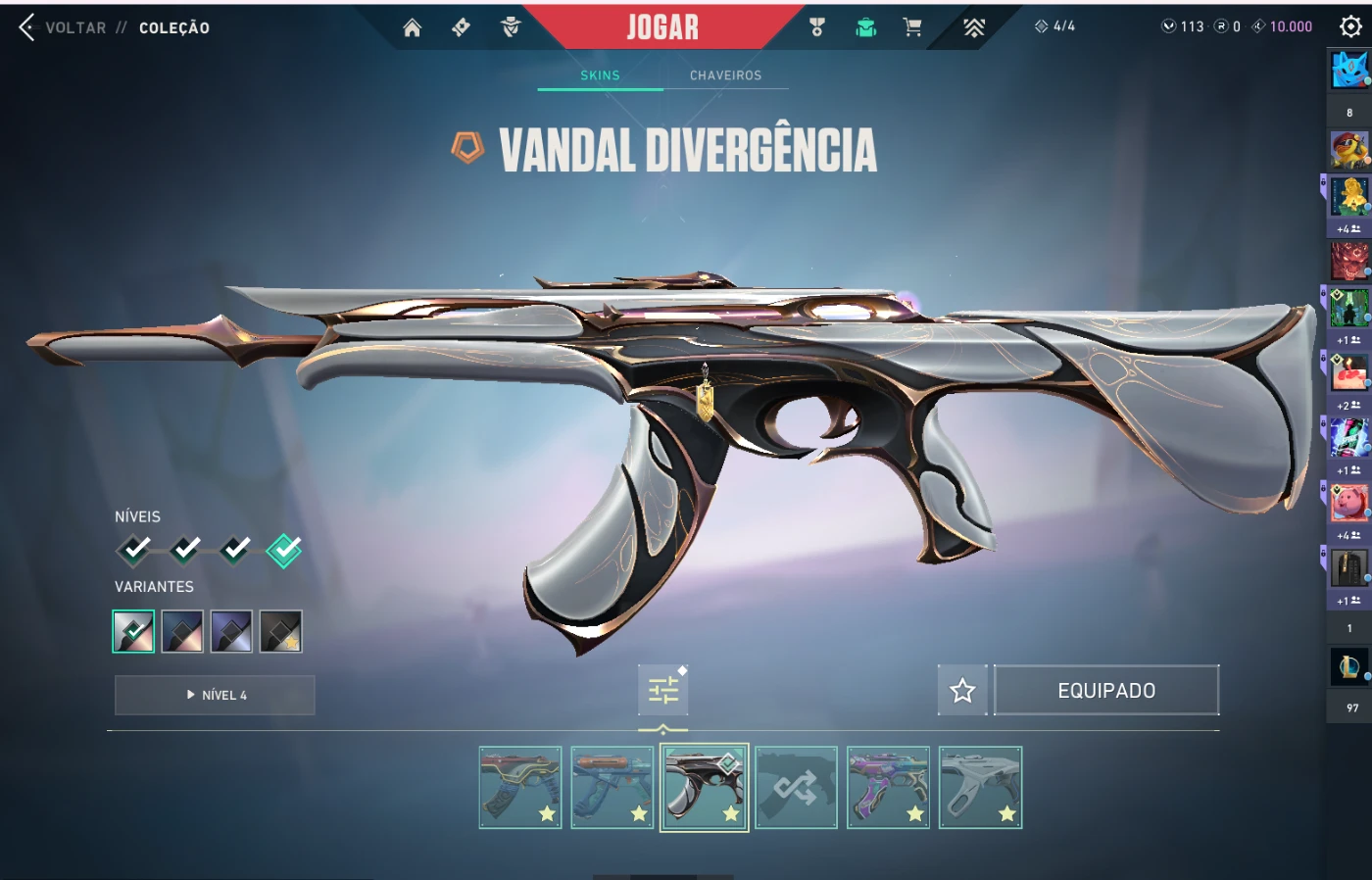
Task: Play the Nível 4 preview video
Action: 215,695
